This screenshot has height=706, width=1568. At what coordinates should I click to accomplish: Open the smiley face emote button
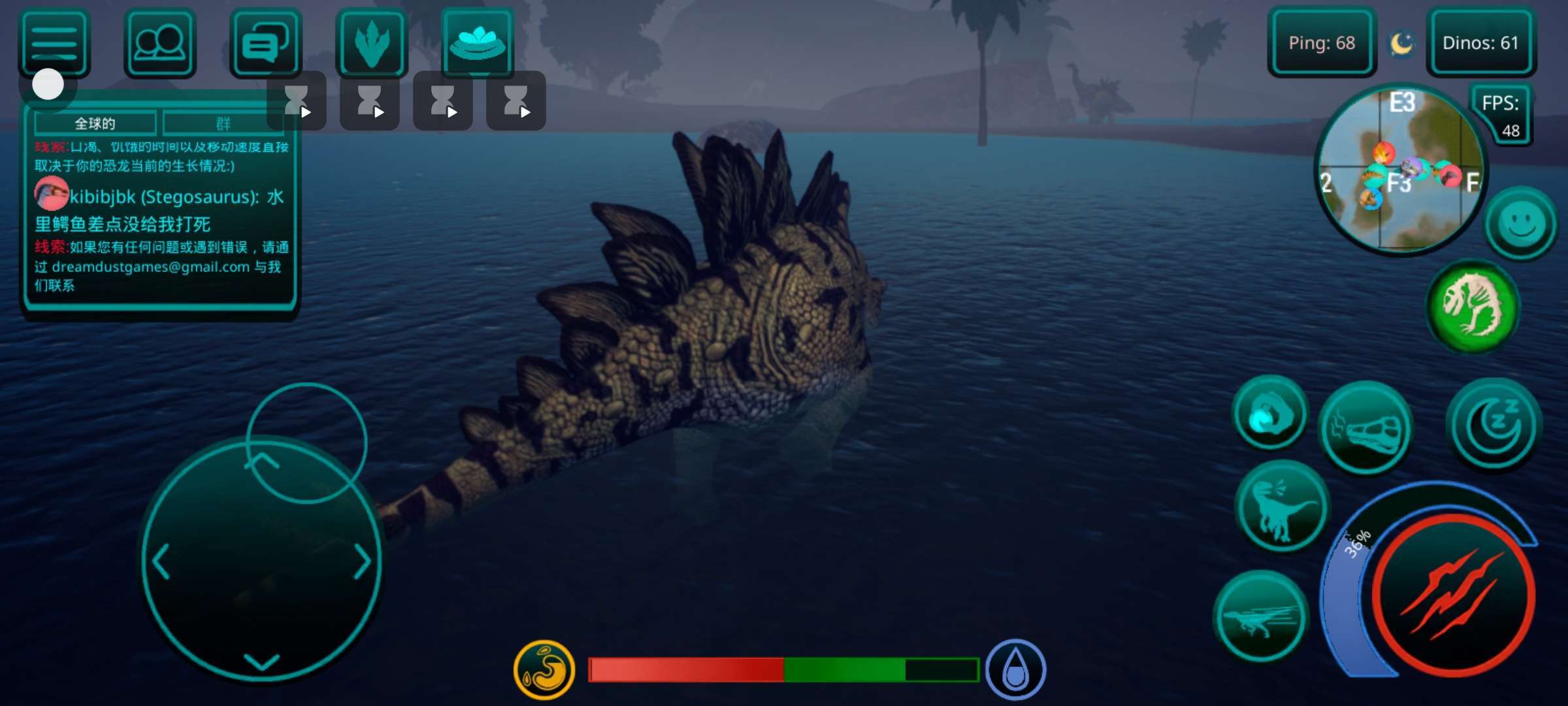tap(1522, 224)
